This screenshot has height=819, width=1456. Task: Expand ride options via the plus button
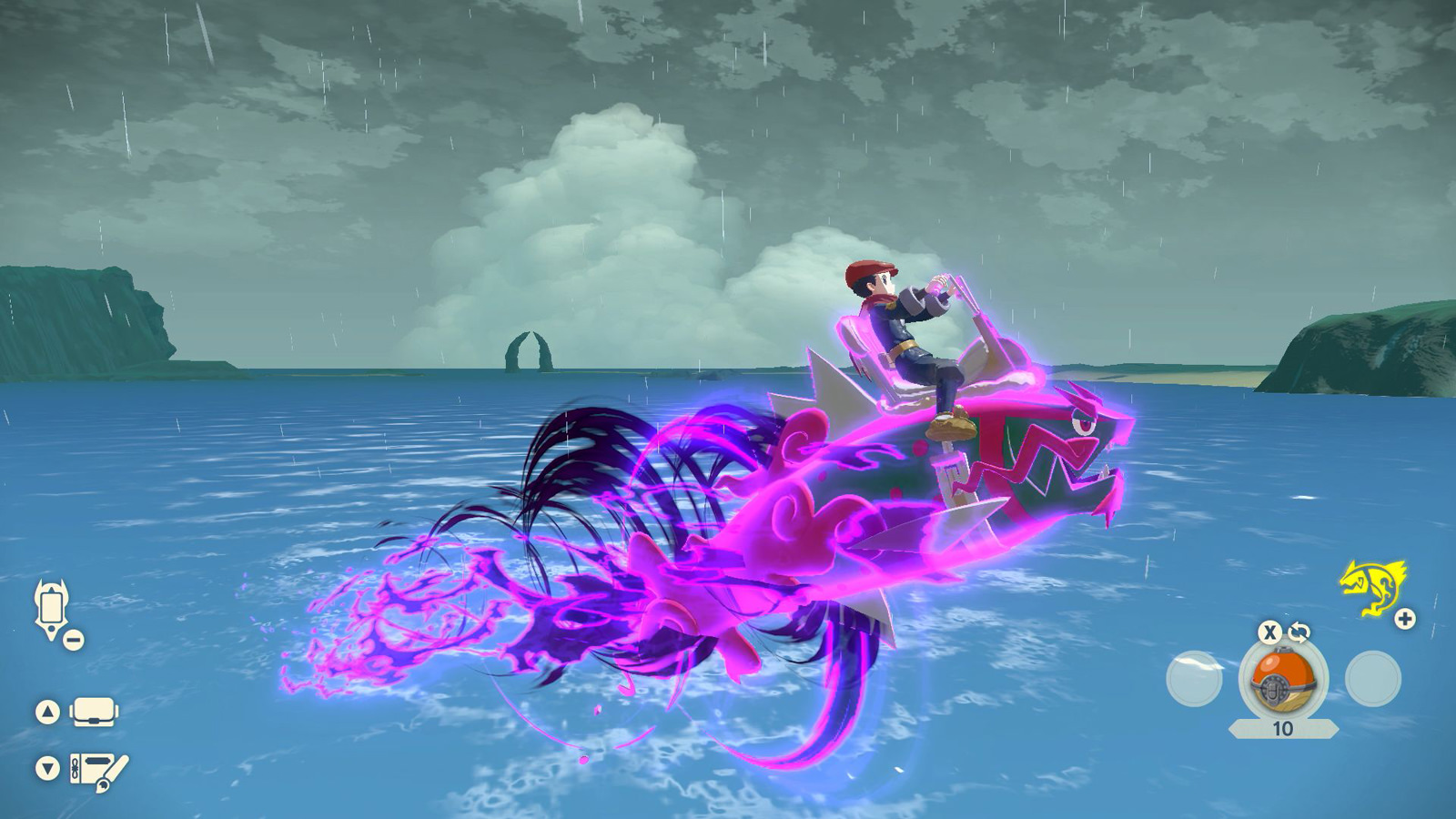click(1404, 617)
